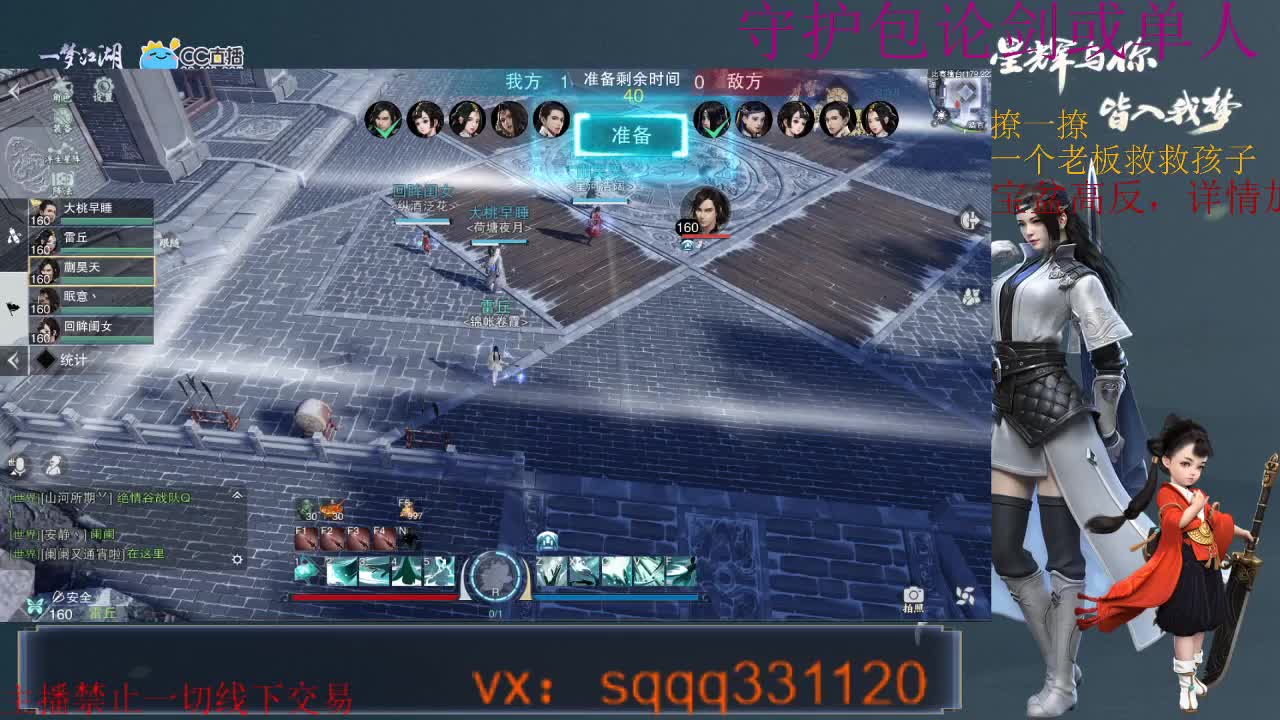Screen dimensions: 1280x720
Task: Click the 拍照 camera snapshot icon
Action: [x=913, y=594]
